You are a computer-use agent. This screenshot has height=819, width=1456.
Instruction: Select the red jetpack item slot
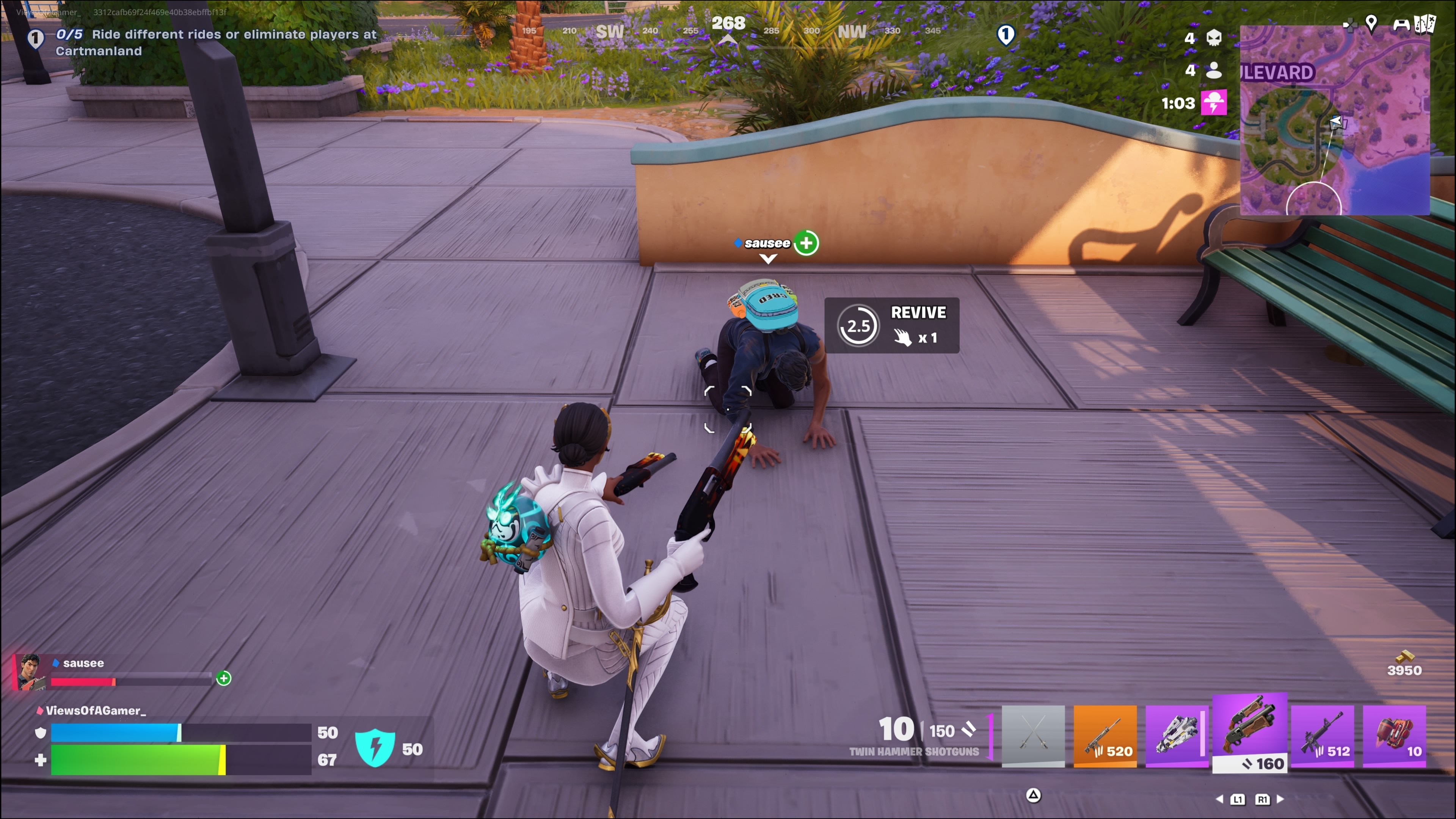[x=1394, y=735]
